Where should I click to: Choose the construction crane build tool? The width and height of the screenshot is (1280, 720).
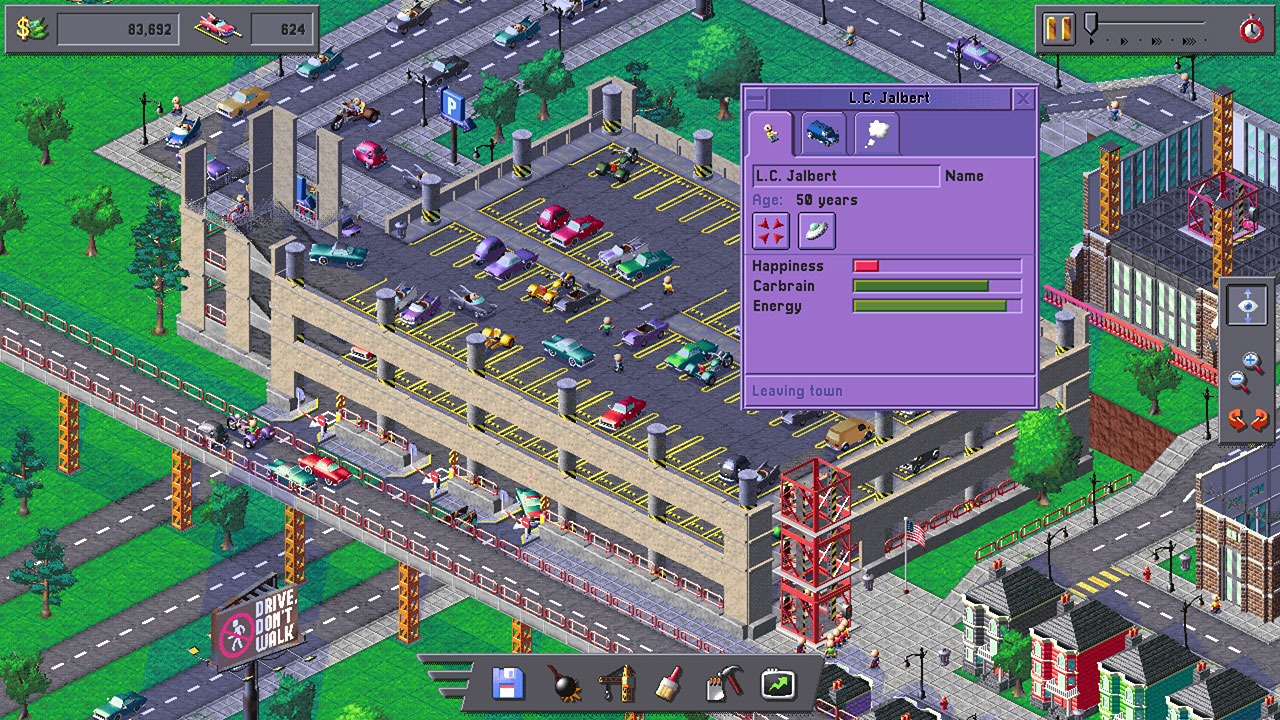616,684
